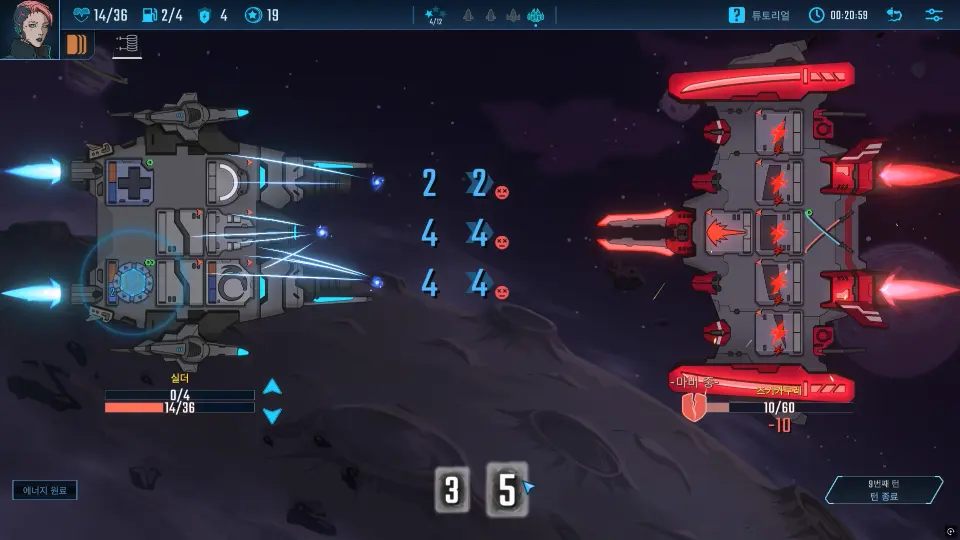
Task: Open the pilot portrait
Action: [30, 30]
